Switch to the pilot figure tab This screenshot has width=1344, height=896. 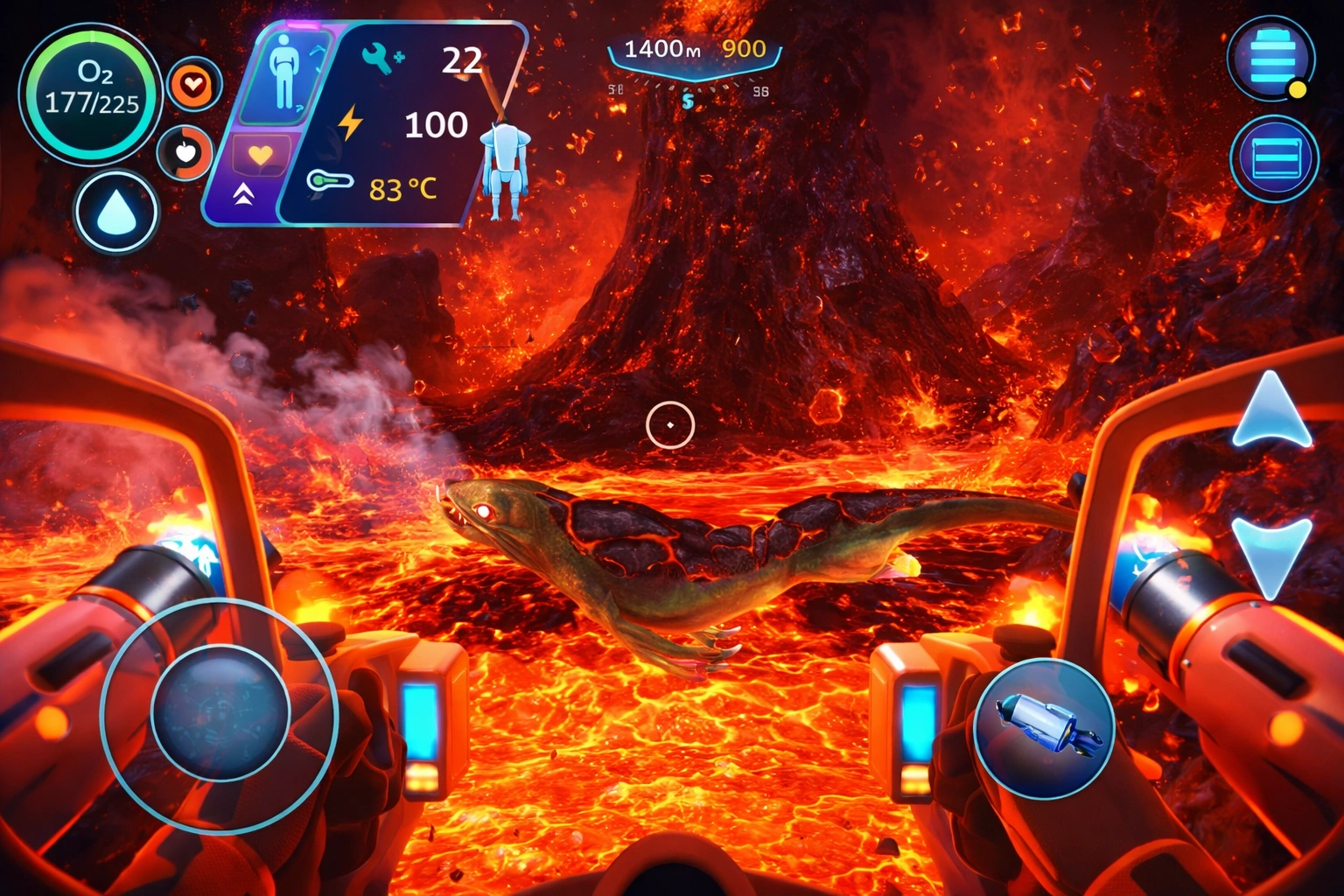point(283,75)
